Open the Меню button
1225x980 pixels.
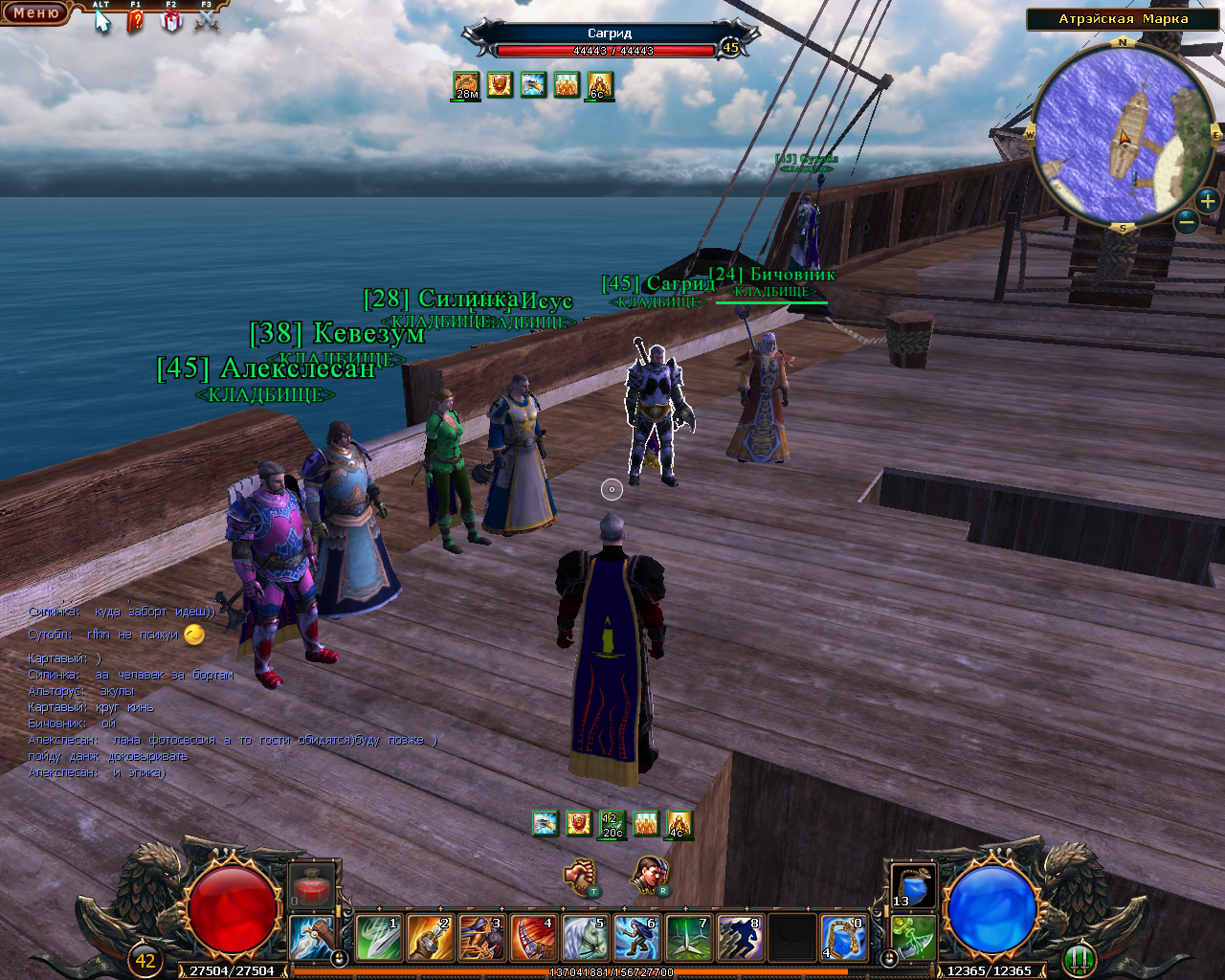point(34,12)
